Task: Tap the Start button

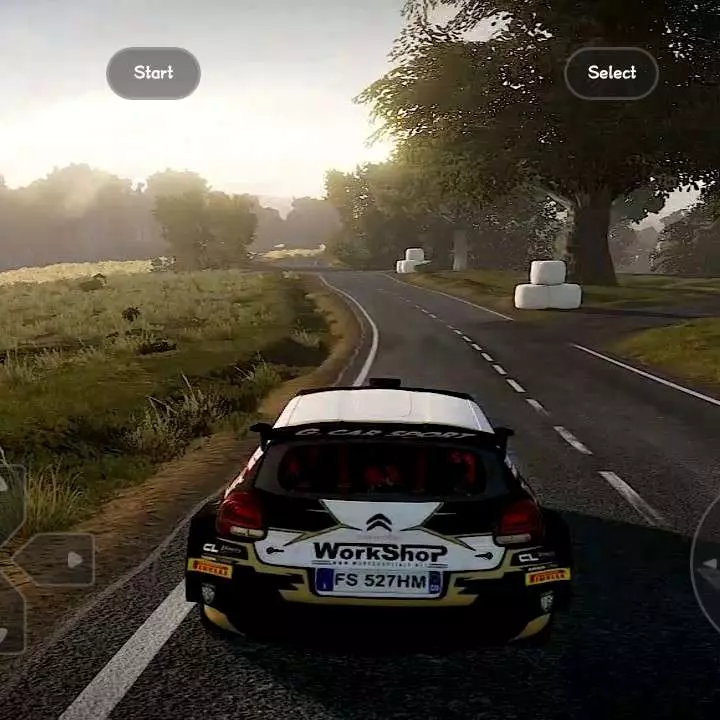Action: click(153, 73)
